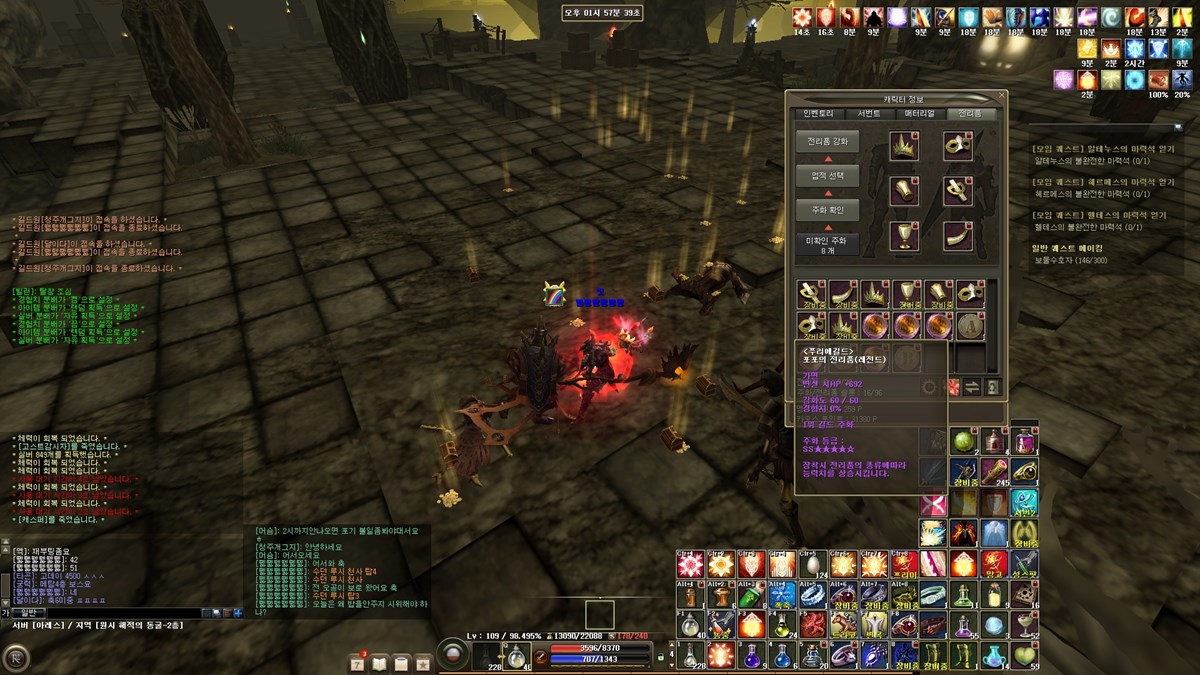
Task: Open the round R main menu button
Action: 17,658
